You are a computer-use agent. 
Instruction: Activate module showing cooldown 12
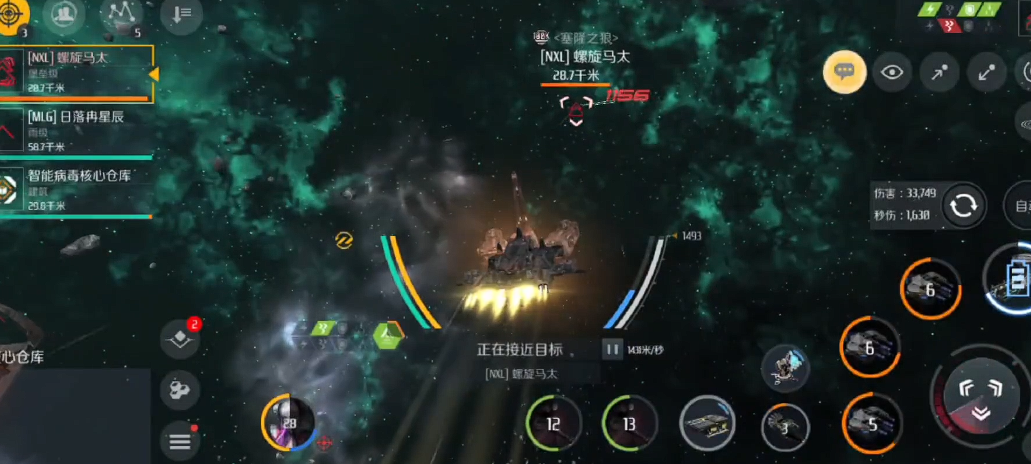553,423
